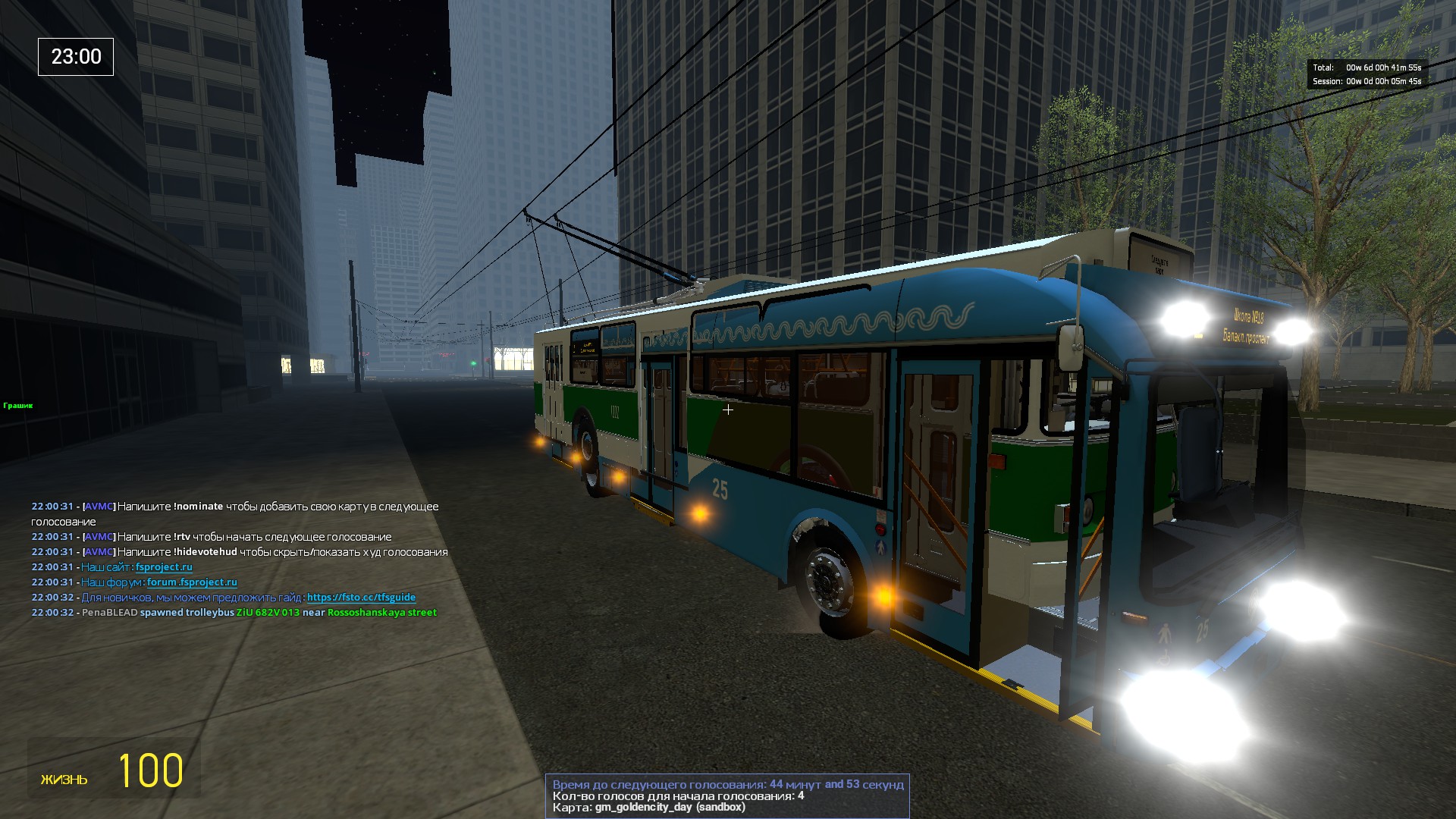Open the fsproject.ru site link in chat
Image resolution: width=1456 pixels, height=819 pixels.
pyautogui.click(x=164, y=567)
